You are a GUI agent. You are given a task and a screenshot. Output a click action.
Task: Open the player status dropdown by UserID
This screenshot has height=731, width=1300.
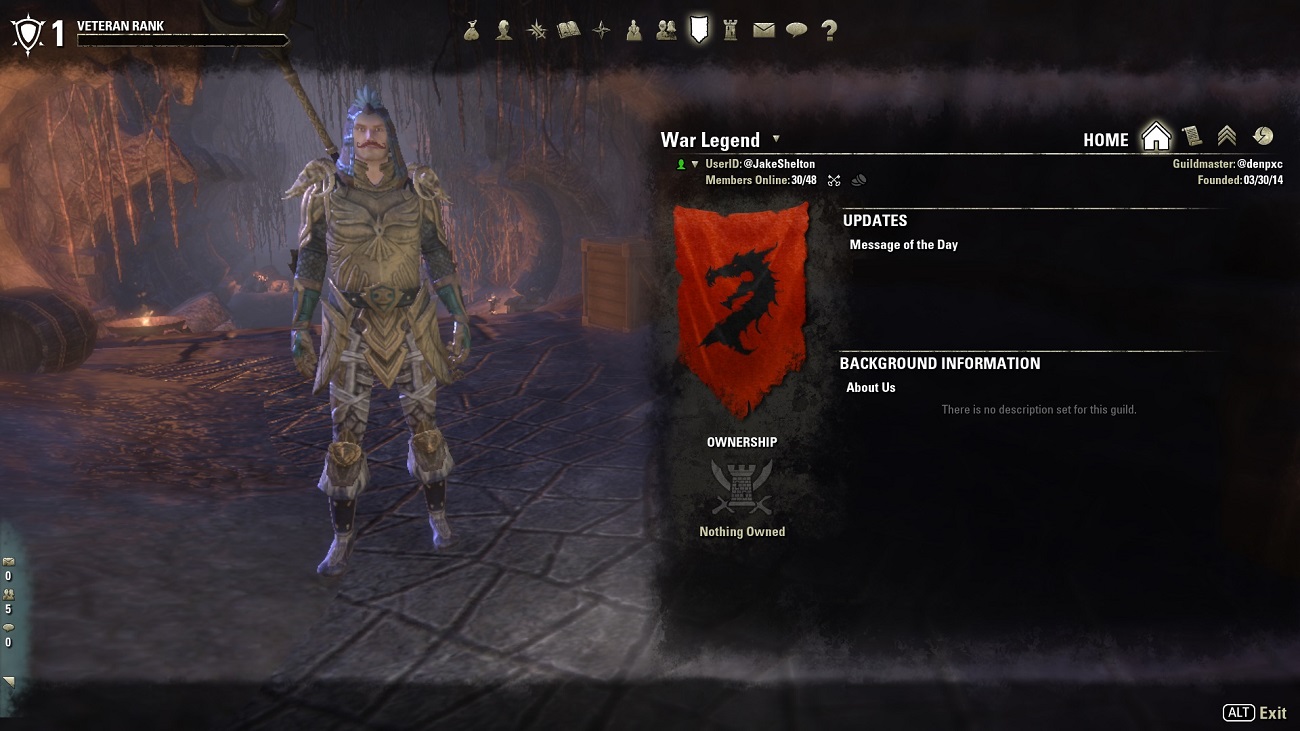(x=695, y=164)
